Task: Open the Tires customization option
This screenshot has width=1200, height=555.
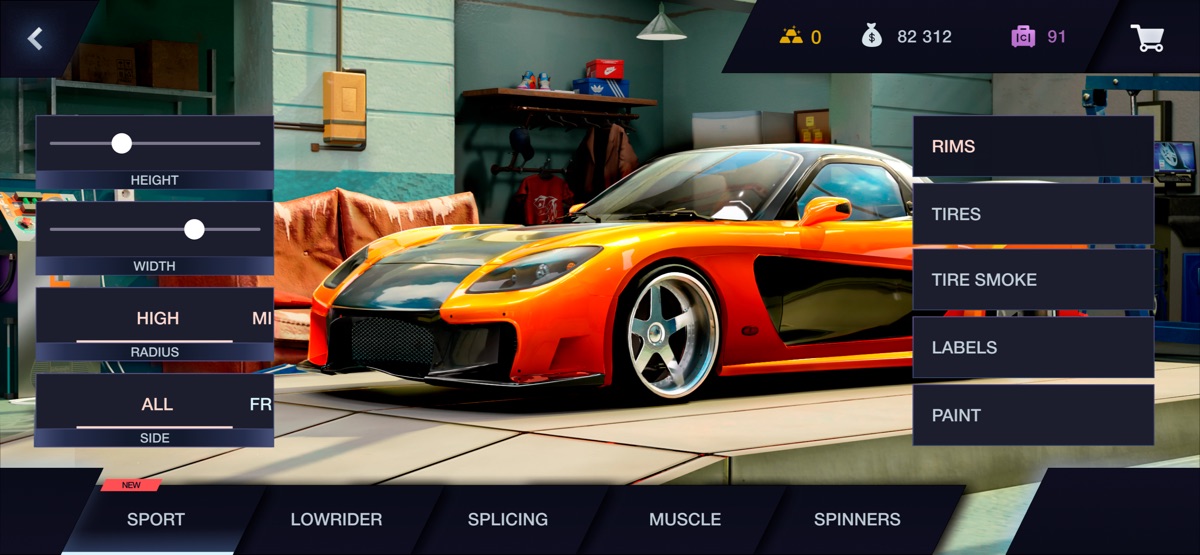Action: 1033,214
